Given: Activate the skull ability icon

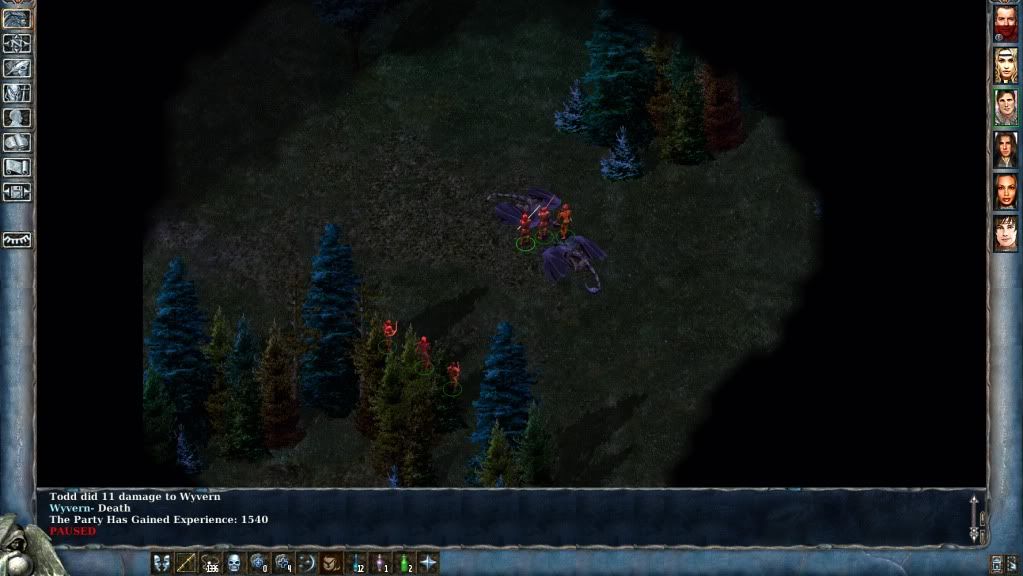Looking at the screenshot, I should click(x=234, y=563).
